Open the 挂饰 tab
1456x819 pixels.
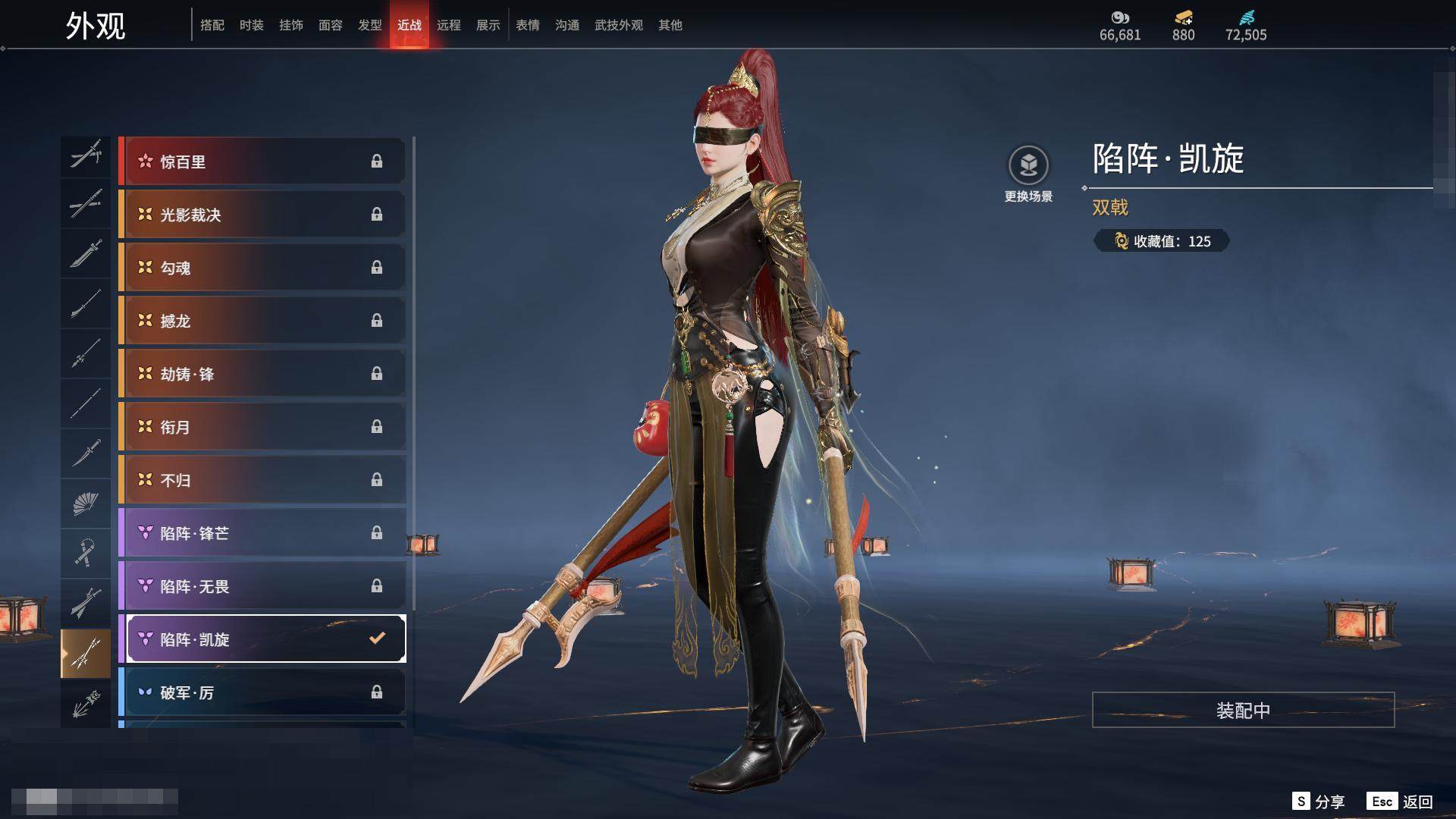(290, 25)
